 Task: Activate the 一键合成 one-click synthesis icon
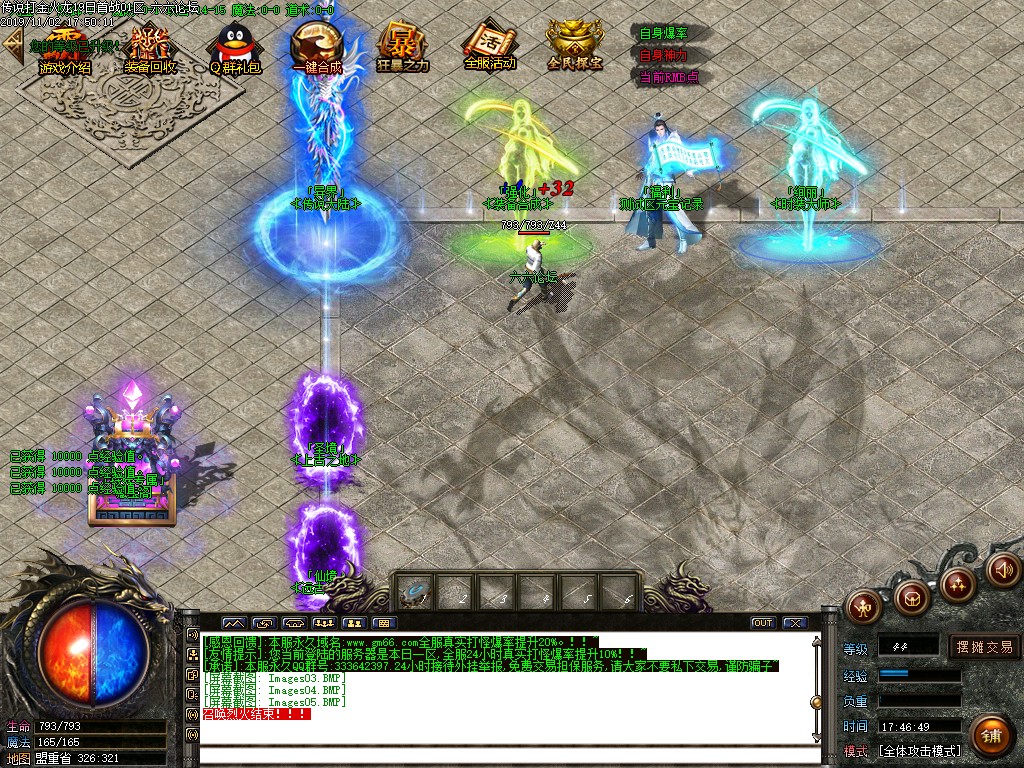(x=317, y=49)
